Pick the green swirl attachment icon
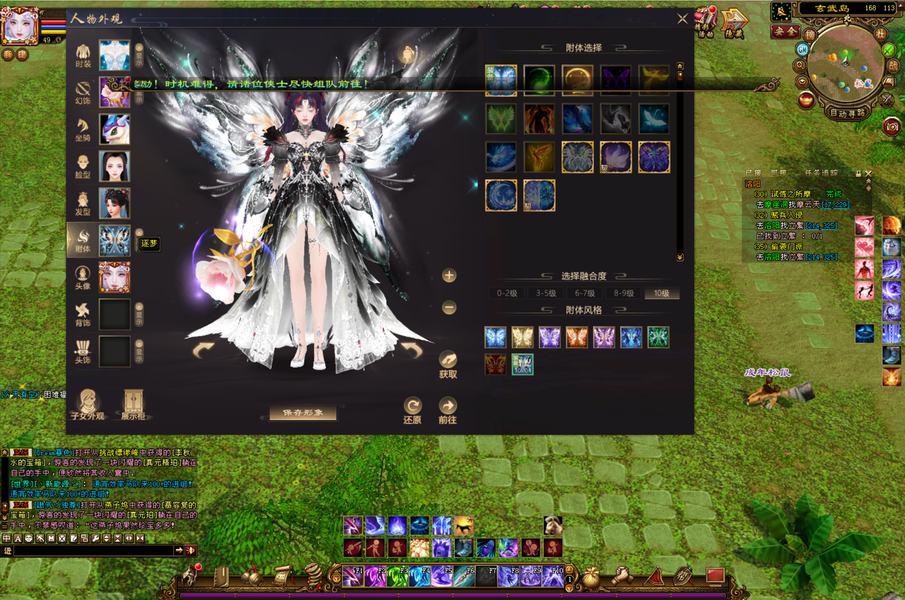Image resolution: width=905 pixels, height=600 pixels. click(539, 79)
